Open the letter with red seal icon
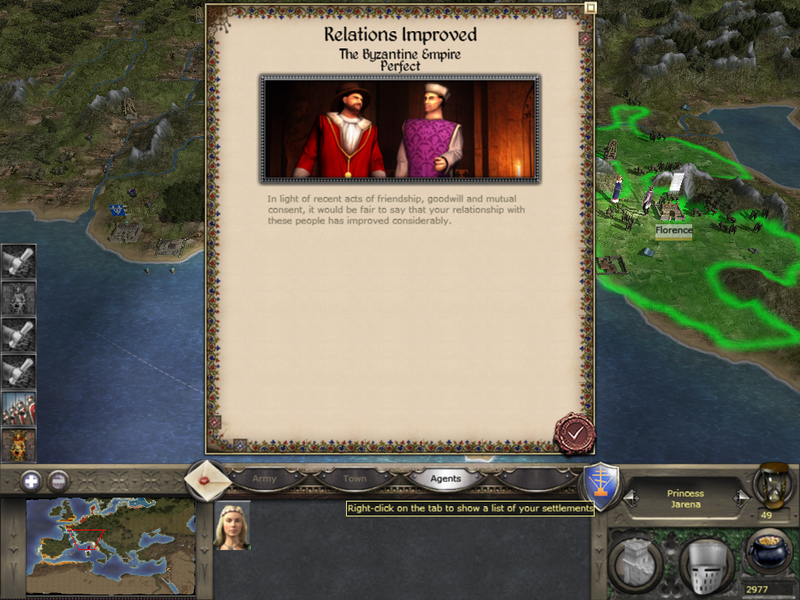This screenshot has width=800, height=600. coord(208,479)
